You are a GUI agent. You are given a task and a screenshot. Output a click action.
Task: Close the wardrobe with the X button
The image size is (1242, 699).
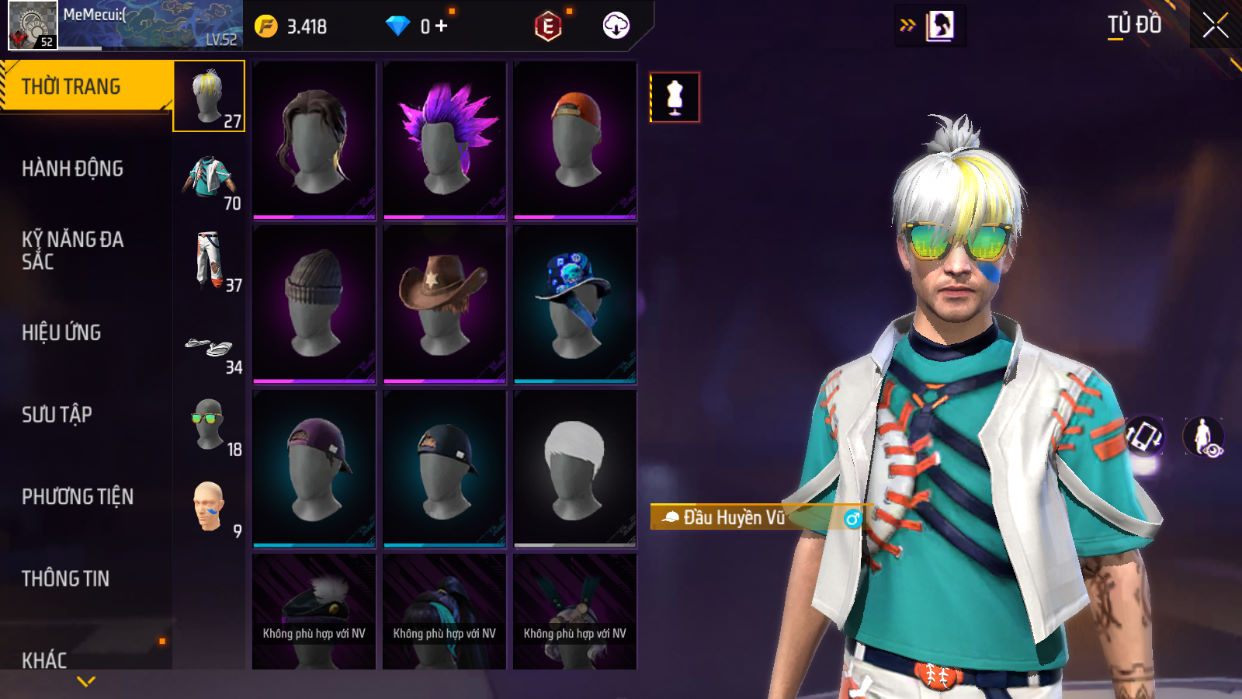(1215, 26)
